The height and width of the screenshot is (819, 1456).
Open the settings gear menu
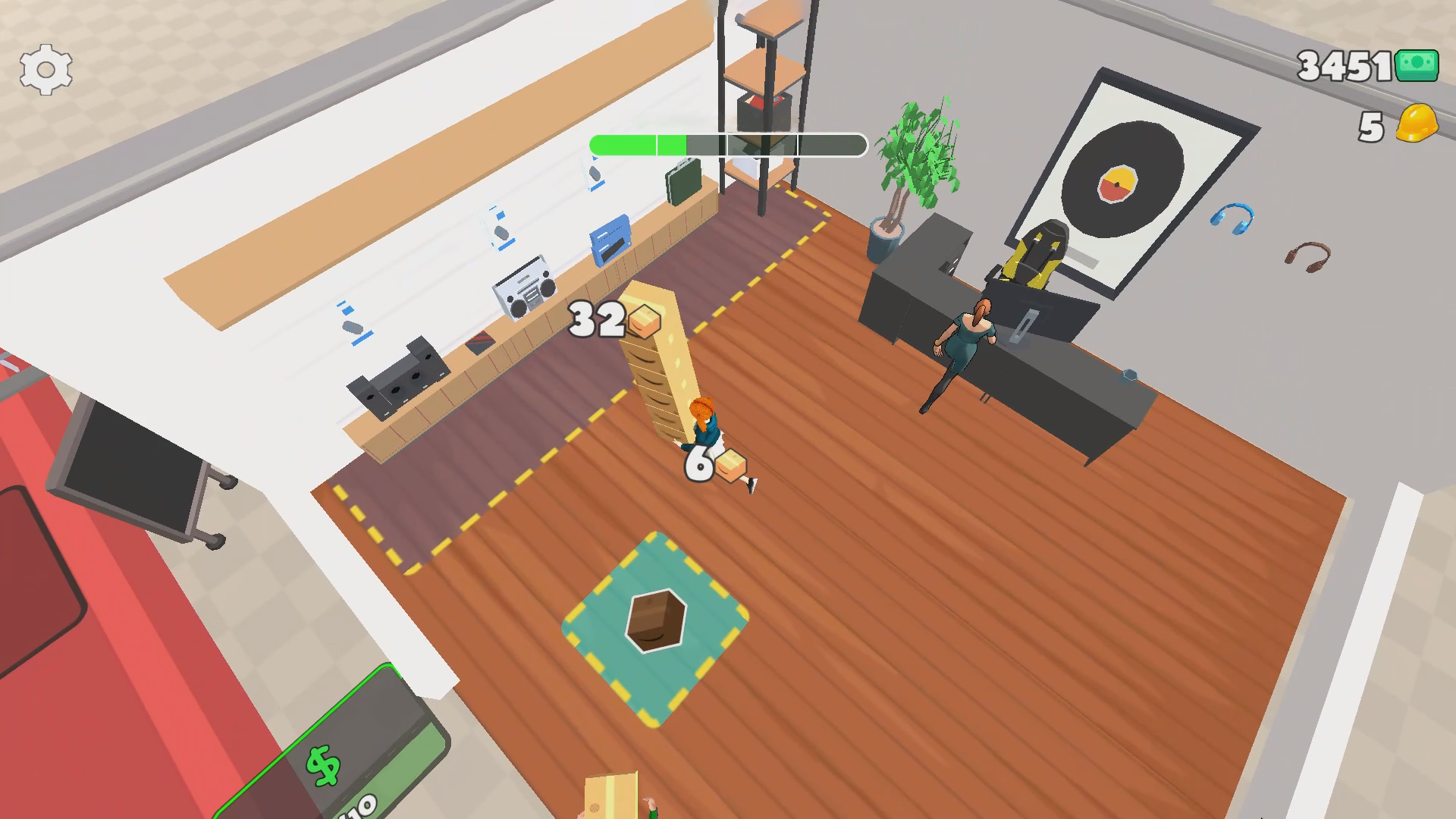tap(45, 68)
